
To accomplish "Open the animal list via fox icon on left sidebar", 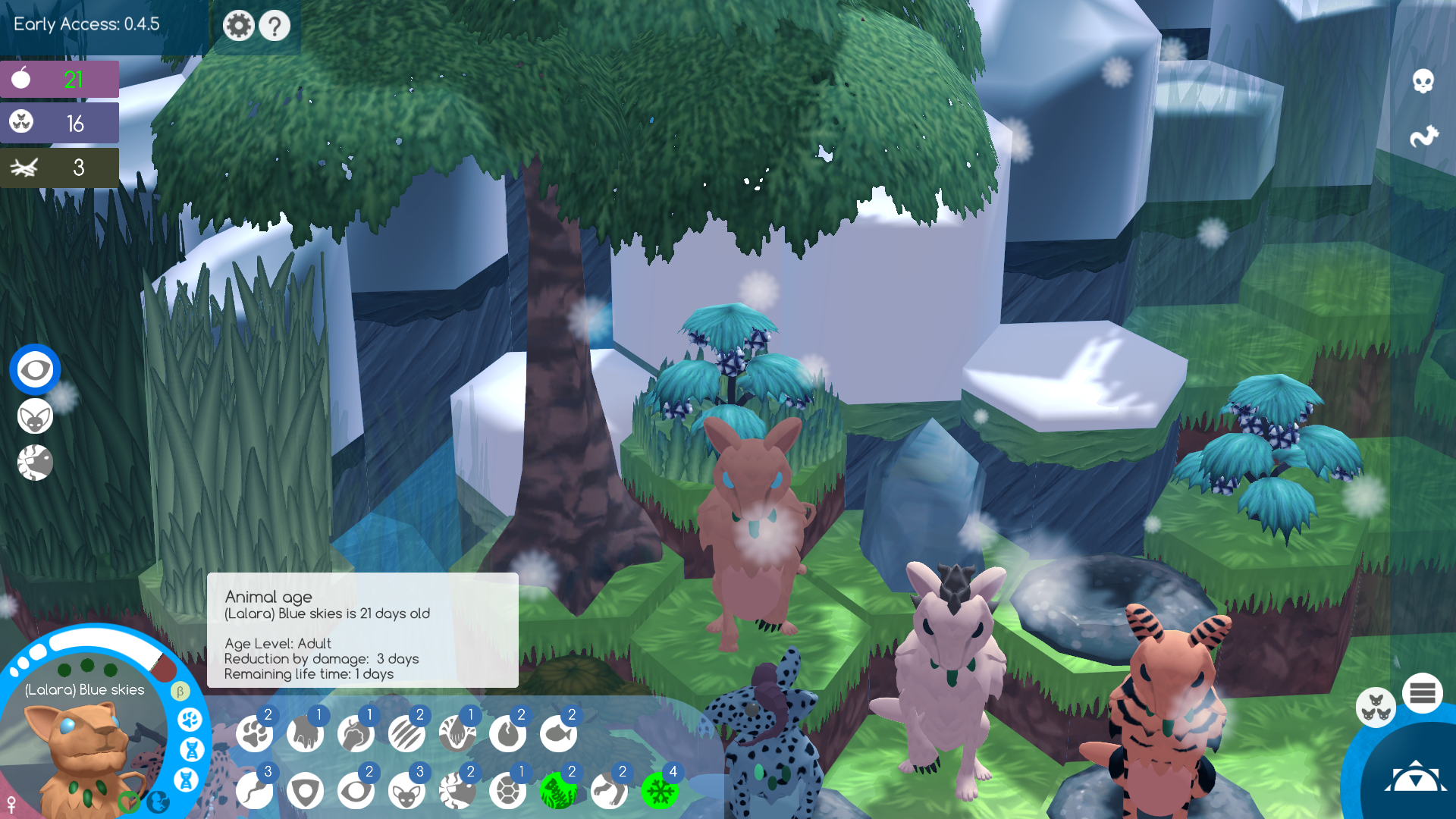I will [35, 416].
